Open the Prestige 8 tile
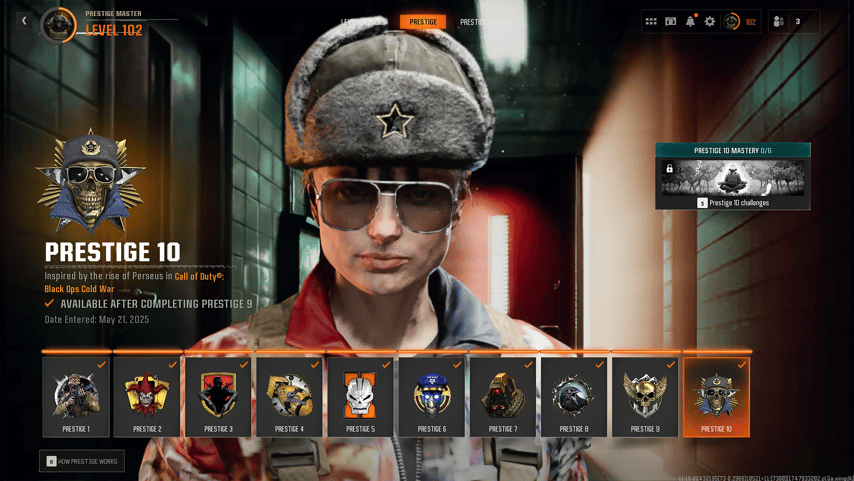 (x=574, y=397)
